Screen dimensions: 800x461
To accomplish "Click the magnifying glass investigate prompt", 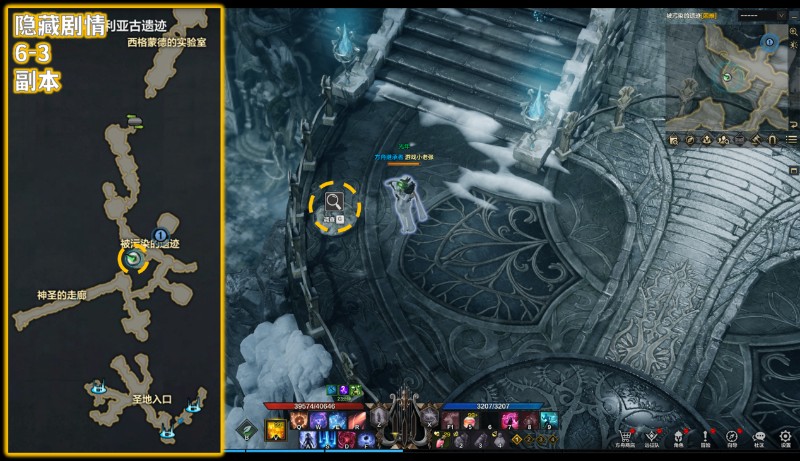I will click(x=334, y=204).
